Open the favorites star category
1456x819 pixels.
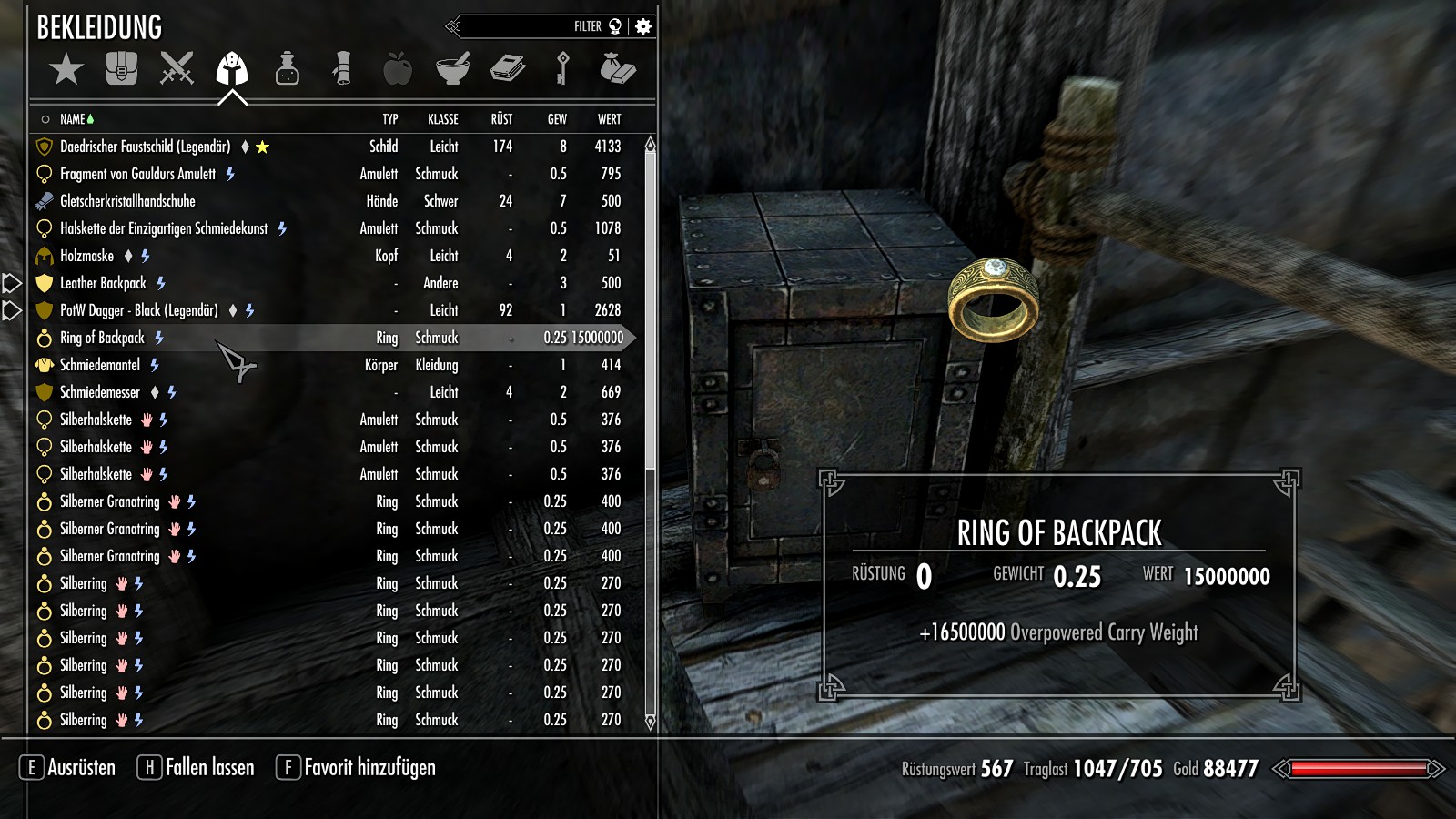pos(66,69)
